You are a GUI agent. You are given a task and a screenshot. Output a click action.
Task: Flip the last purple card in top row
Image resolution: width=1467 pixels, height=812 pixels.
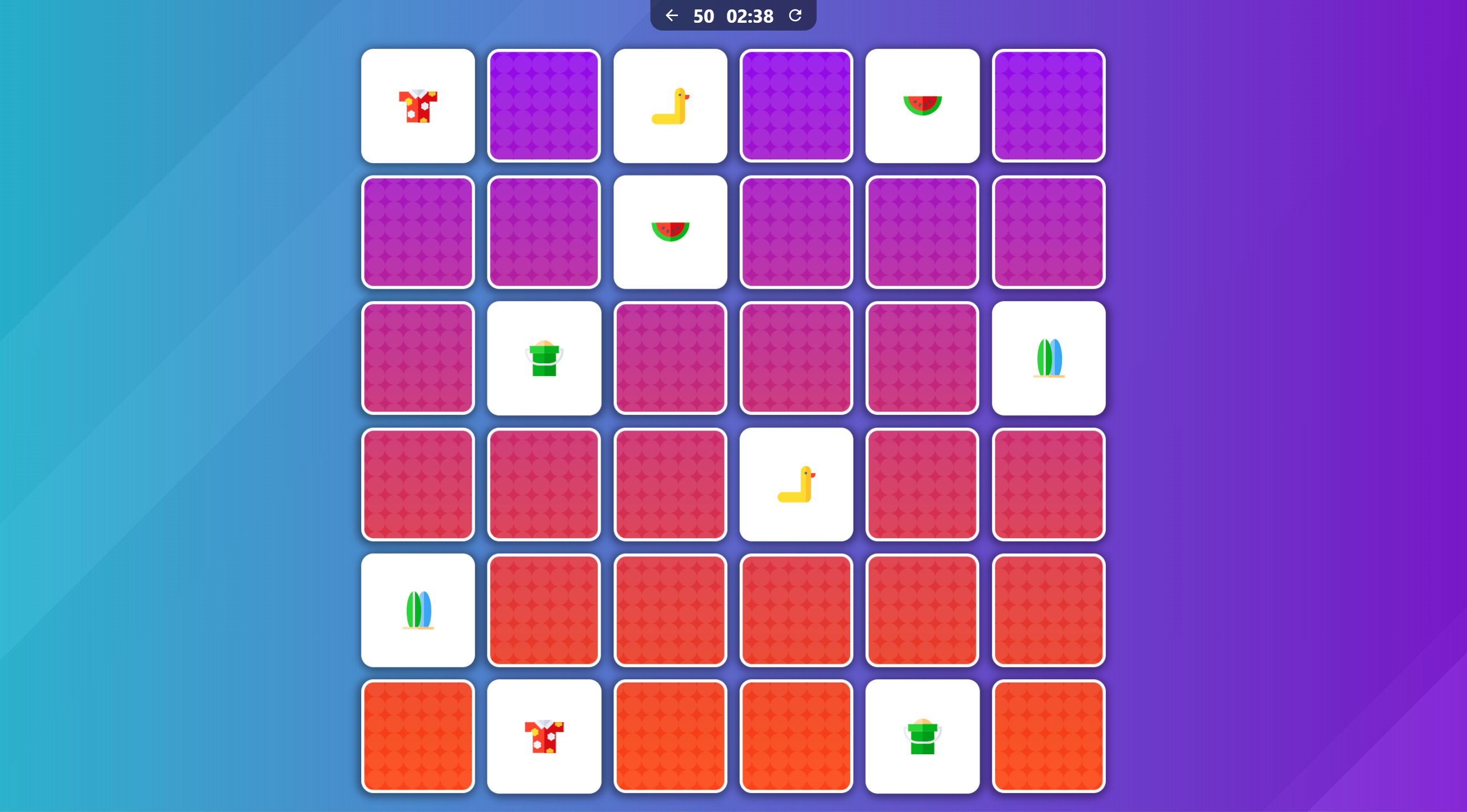coord(1049,106)
